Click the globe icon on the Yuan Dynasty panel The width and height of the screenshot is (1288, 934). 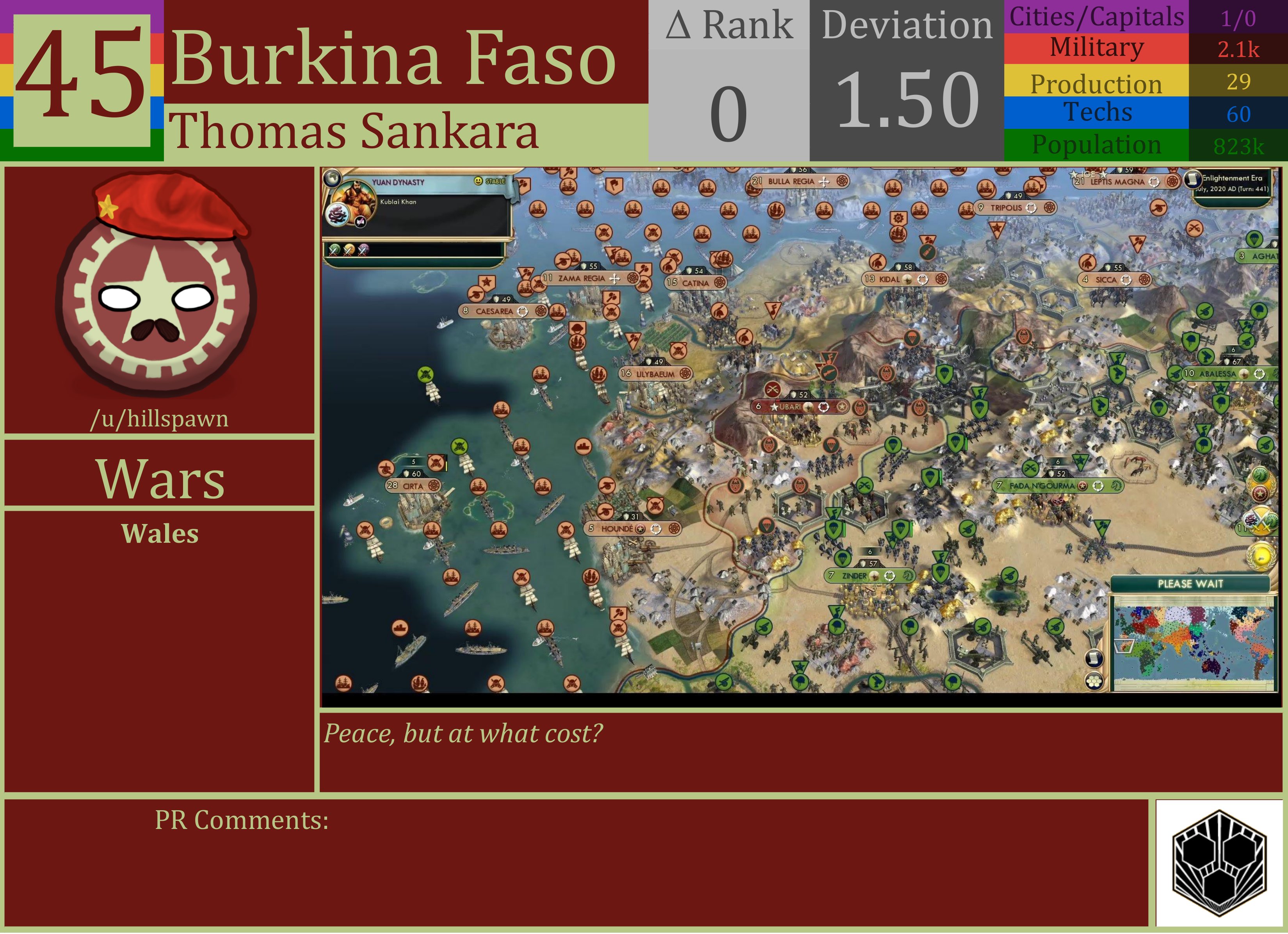(332, 179)
